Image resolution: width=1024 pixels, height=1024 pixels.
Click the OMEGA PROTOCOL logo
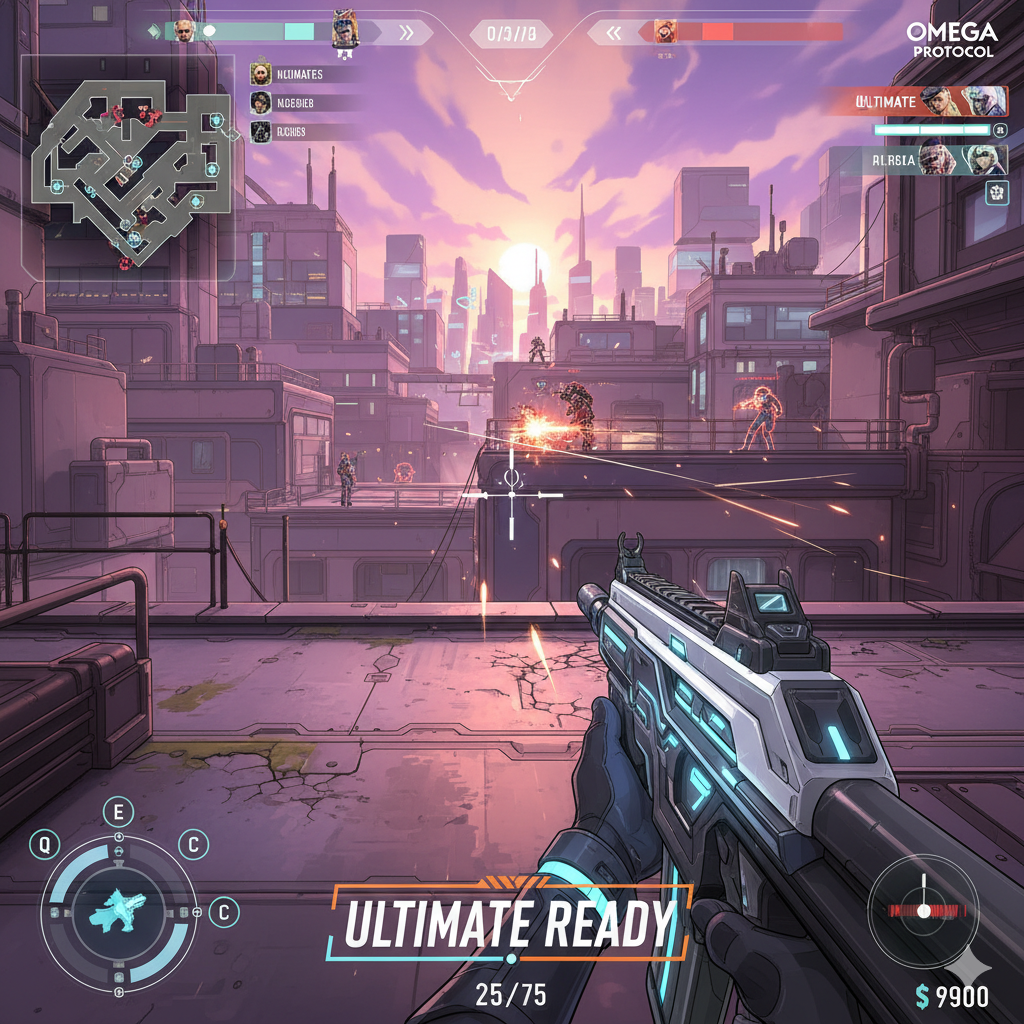(x=951, y=40)
